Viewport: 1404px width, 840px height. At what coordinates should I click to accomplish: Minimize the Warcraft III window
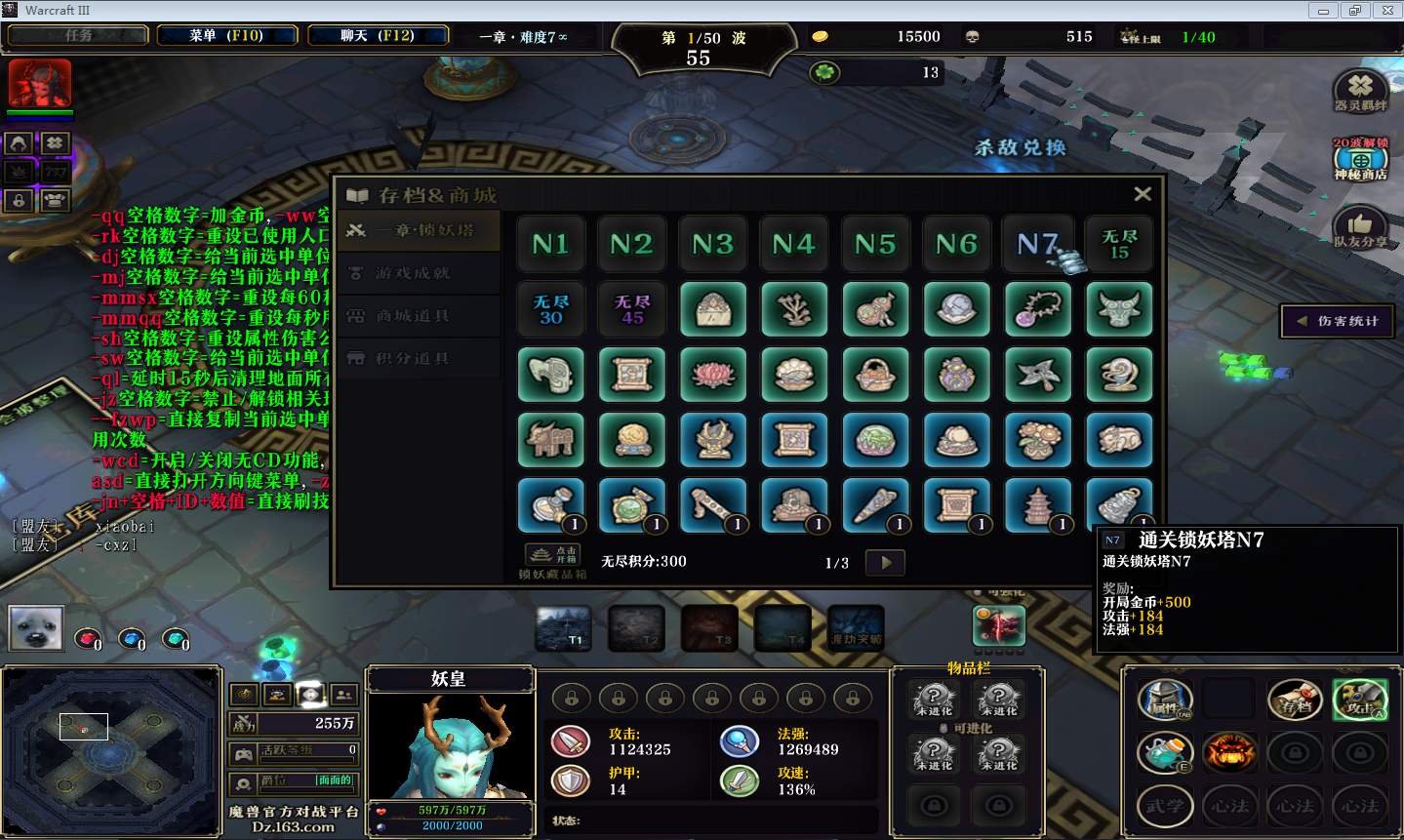[x=1324, y=11]
